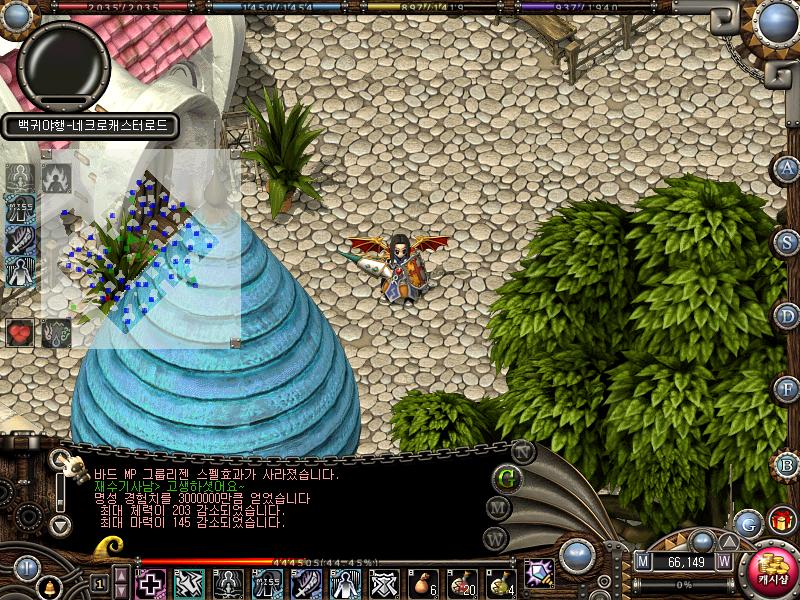Viewport: 800px width, 600px height.
Task: Click the red hearts status icon
Action: tap(20, 332)
